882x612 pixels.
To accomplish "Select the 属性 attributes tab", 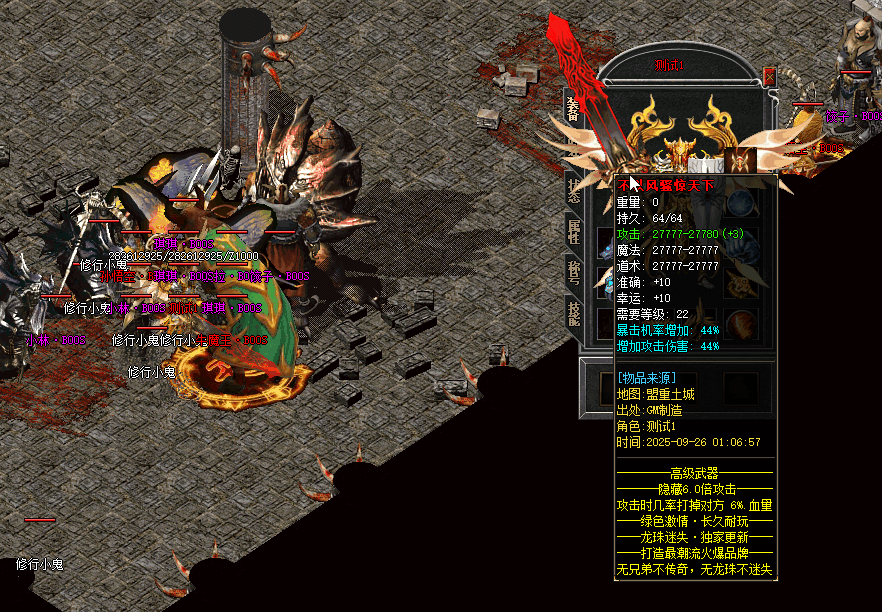I will click(574, 233).
